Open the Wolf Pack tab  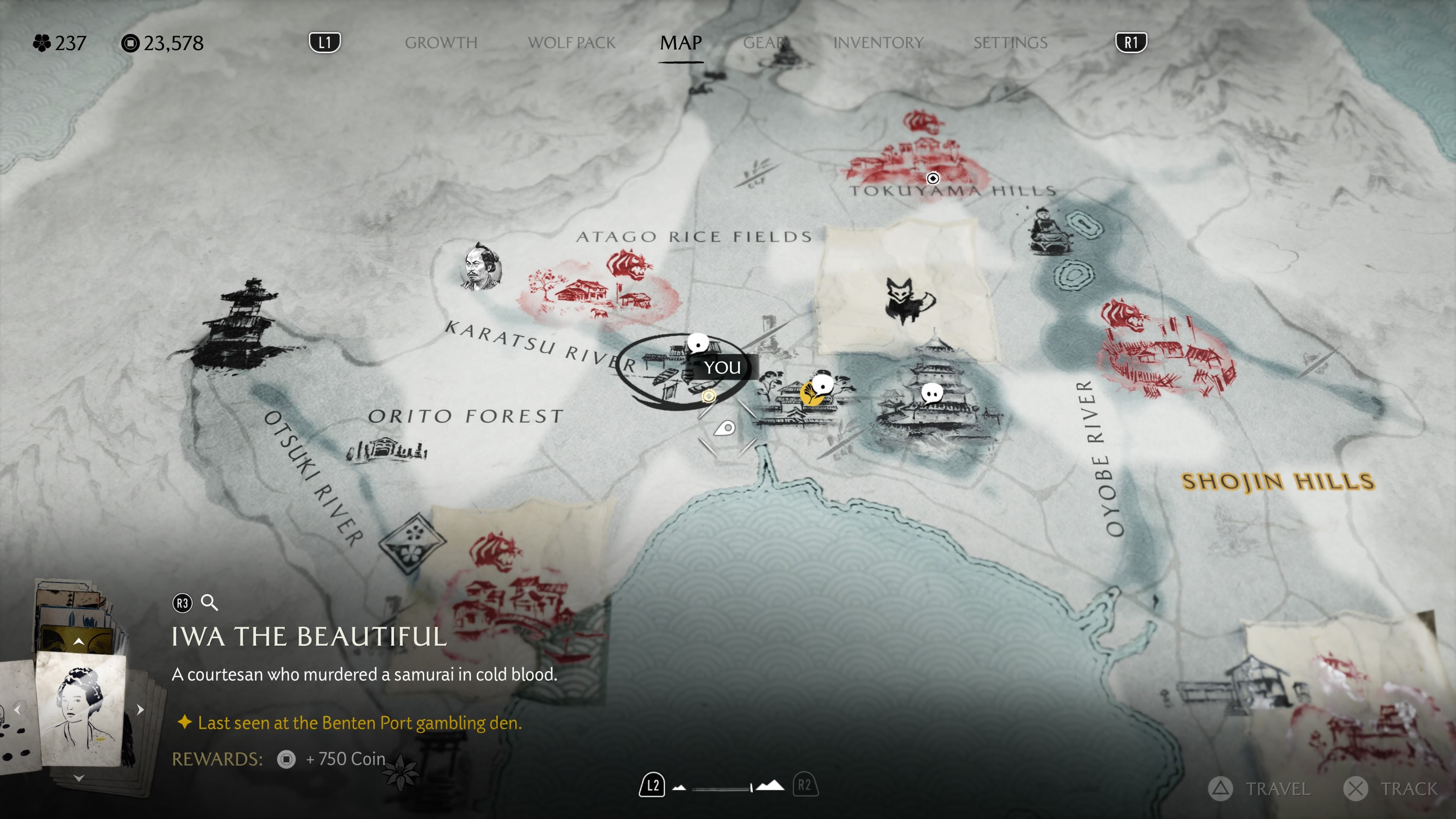pos(571,43)
